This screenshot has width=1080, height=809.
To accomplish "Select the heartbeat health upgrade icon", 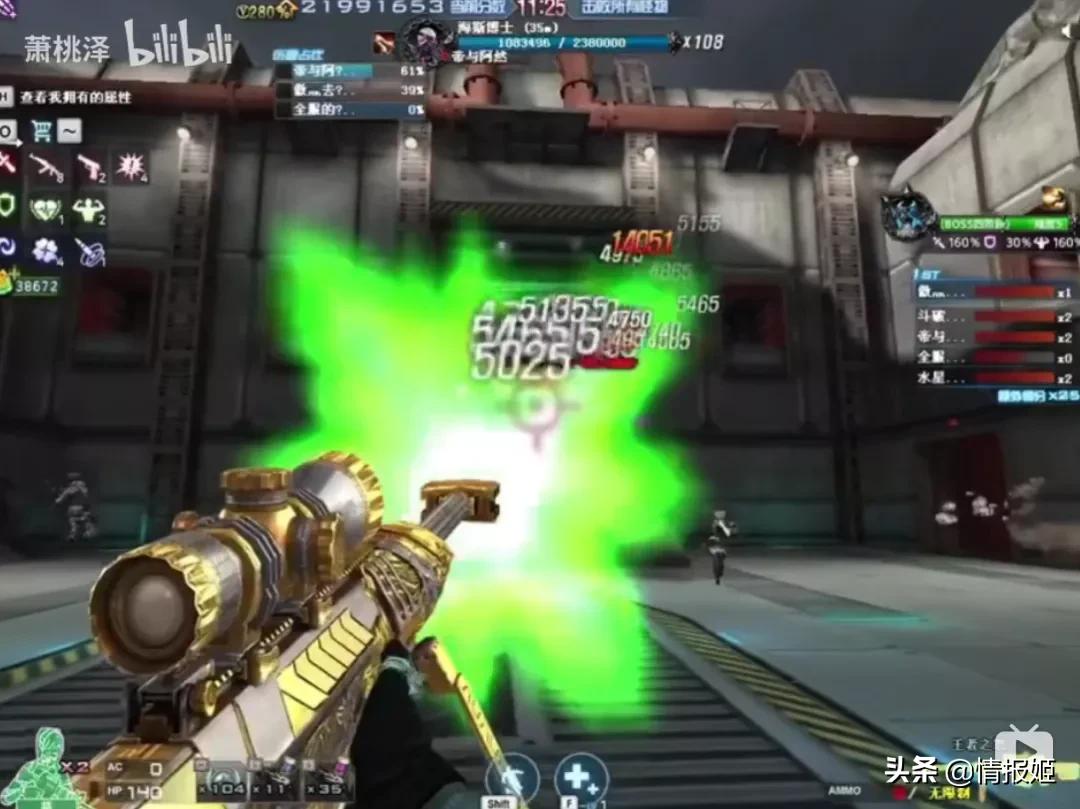I will click(45, 209).
